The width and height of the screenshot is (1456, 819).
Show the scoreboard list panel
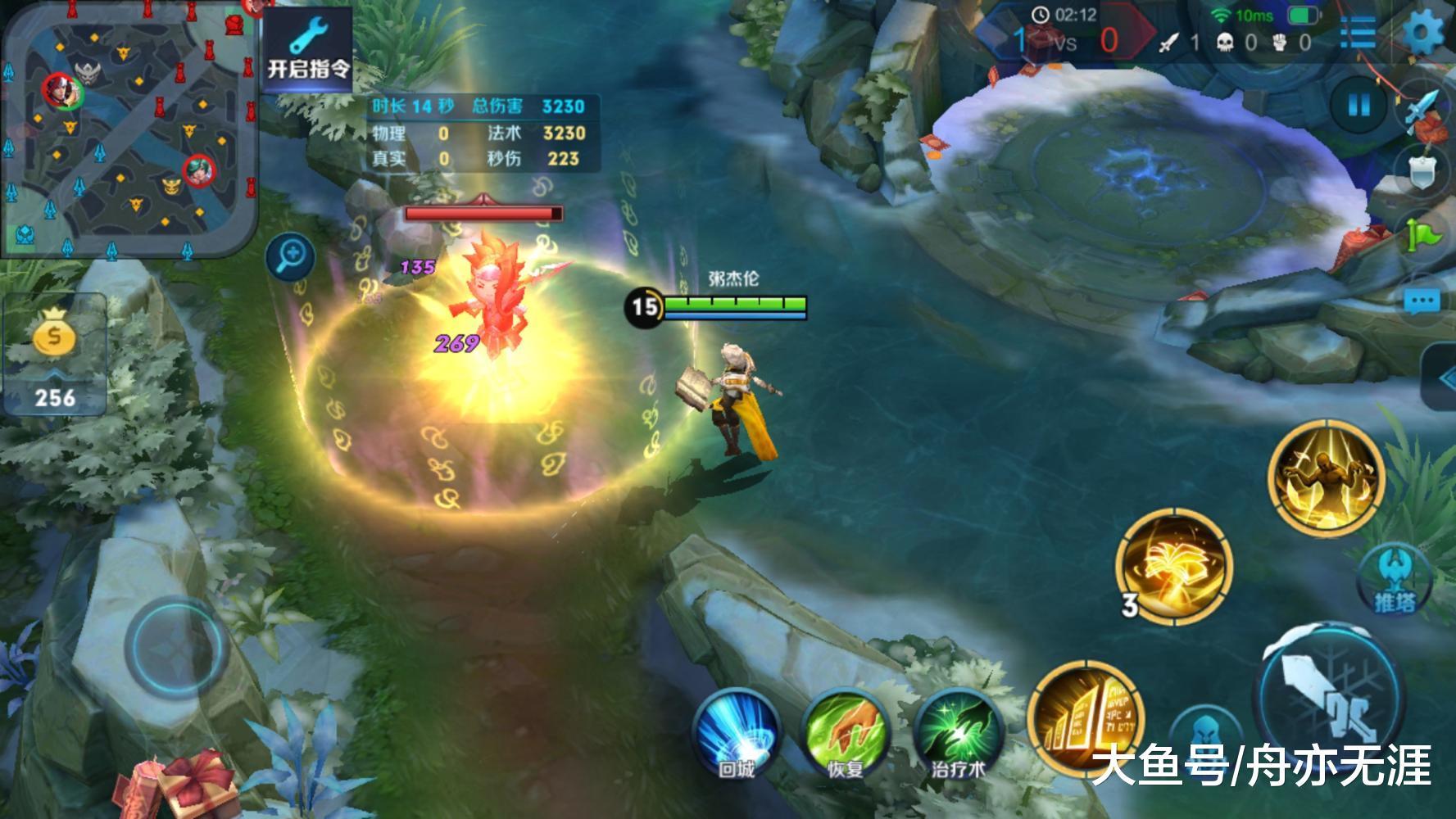click(1358, 33)
